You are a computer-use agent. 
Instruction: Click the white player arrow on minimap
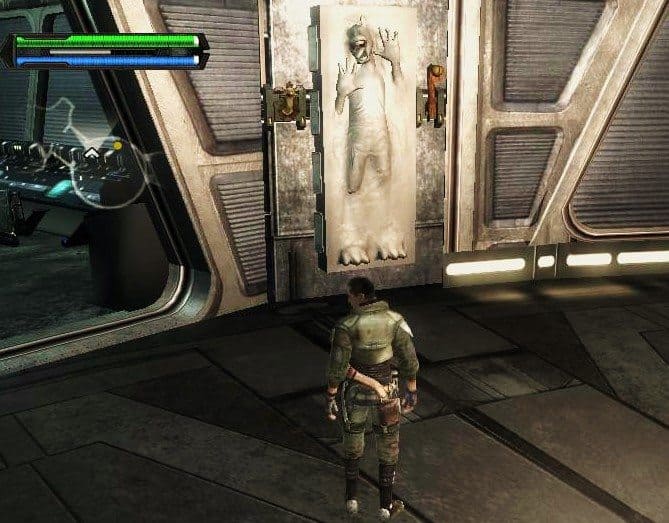pyautogui.click(x=91, y=153)
